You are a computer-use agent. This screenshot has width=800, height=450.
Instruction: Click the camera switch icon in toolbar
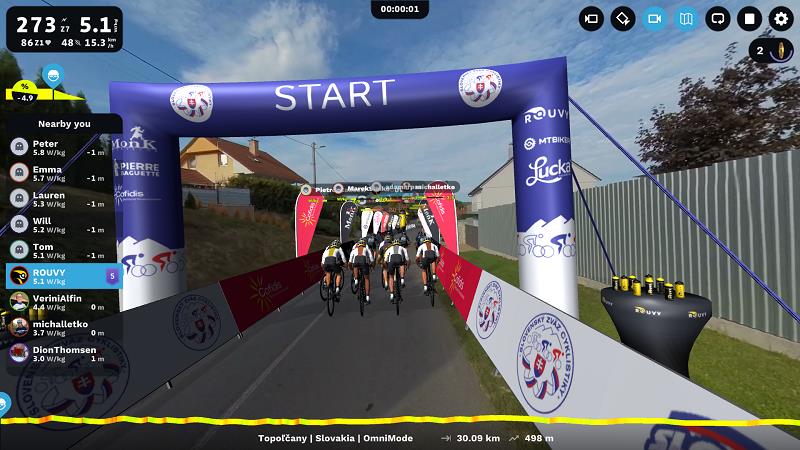(592, 18)
